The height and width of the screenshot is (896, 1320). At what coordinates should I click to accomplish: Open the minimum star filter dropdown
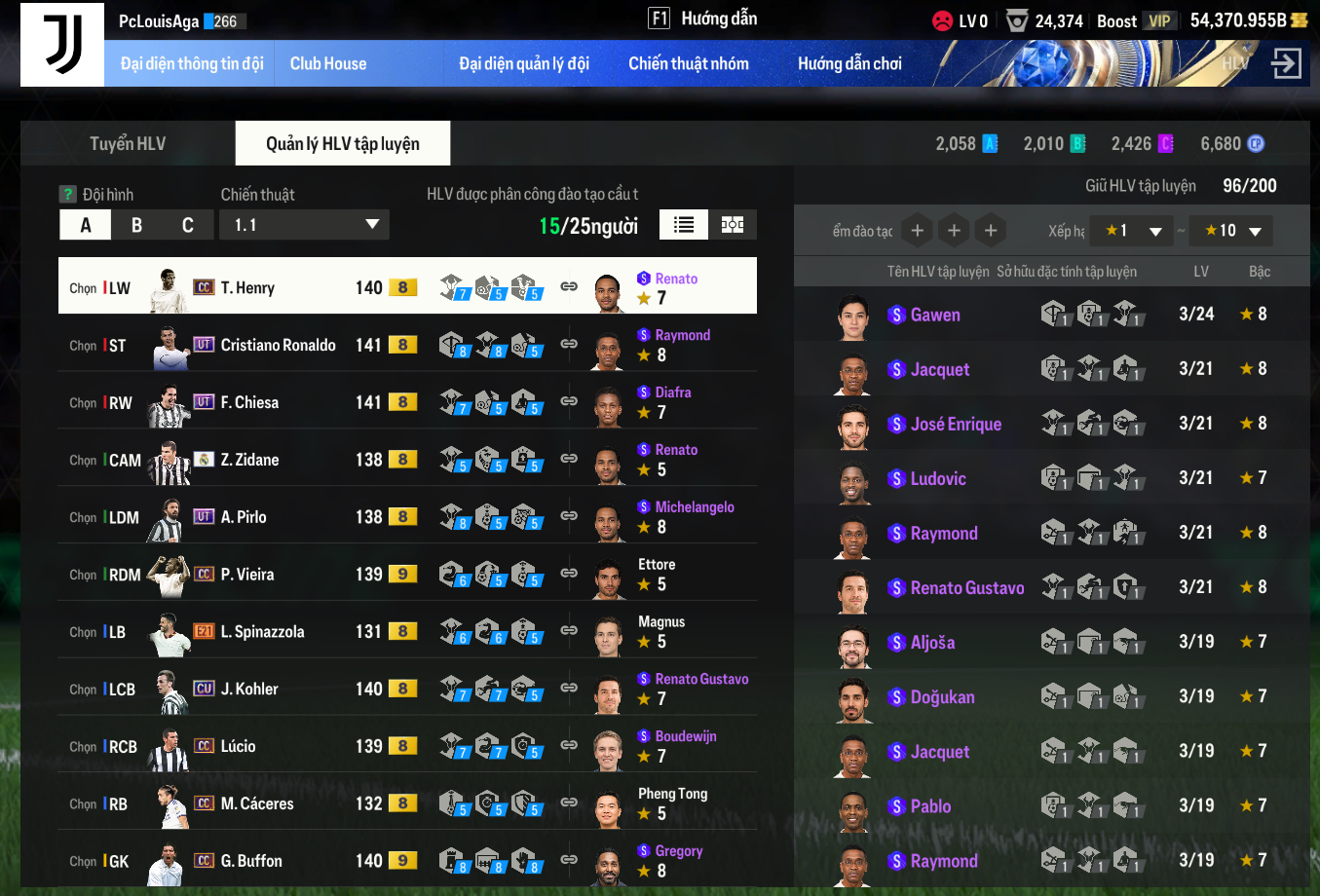[x=1130, y=231]
